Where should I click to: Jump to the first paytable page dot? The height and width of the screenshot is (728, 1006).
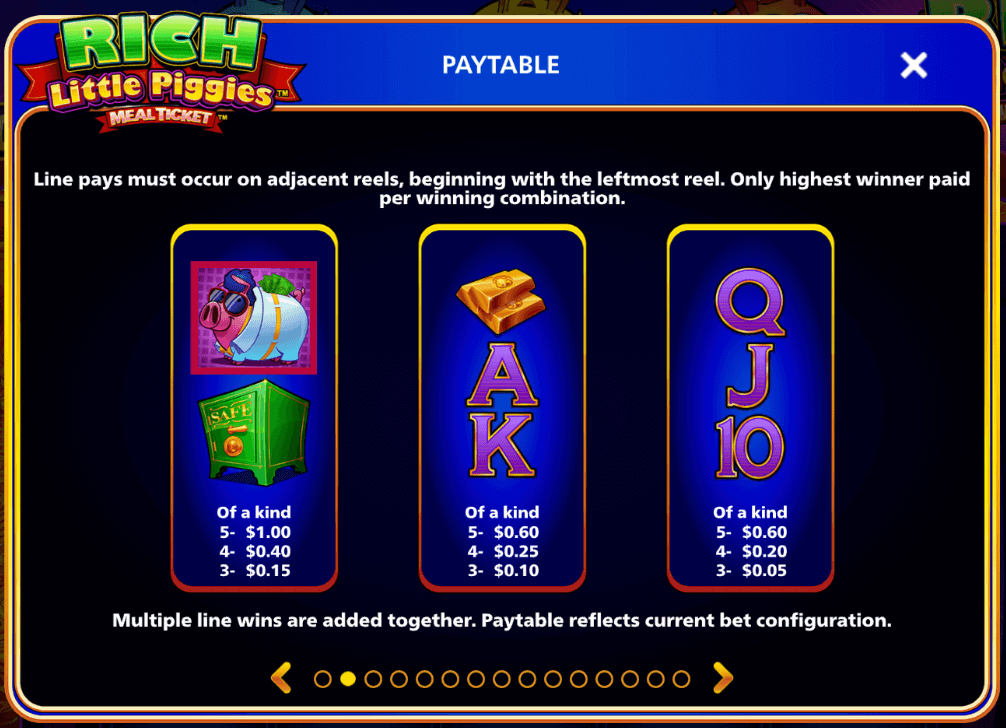pos(322,679)
